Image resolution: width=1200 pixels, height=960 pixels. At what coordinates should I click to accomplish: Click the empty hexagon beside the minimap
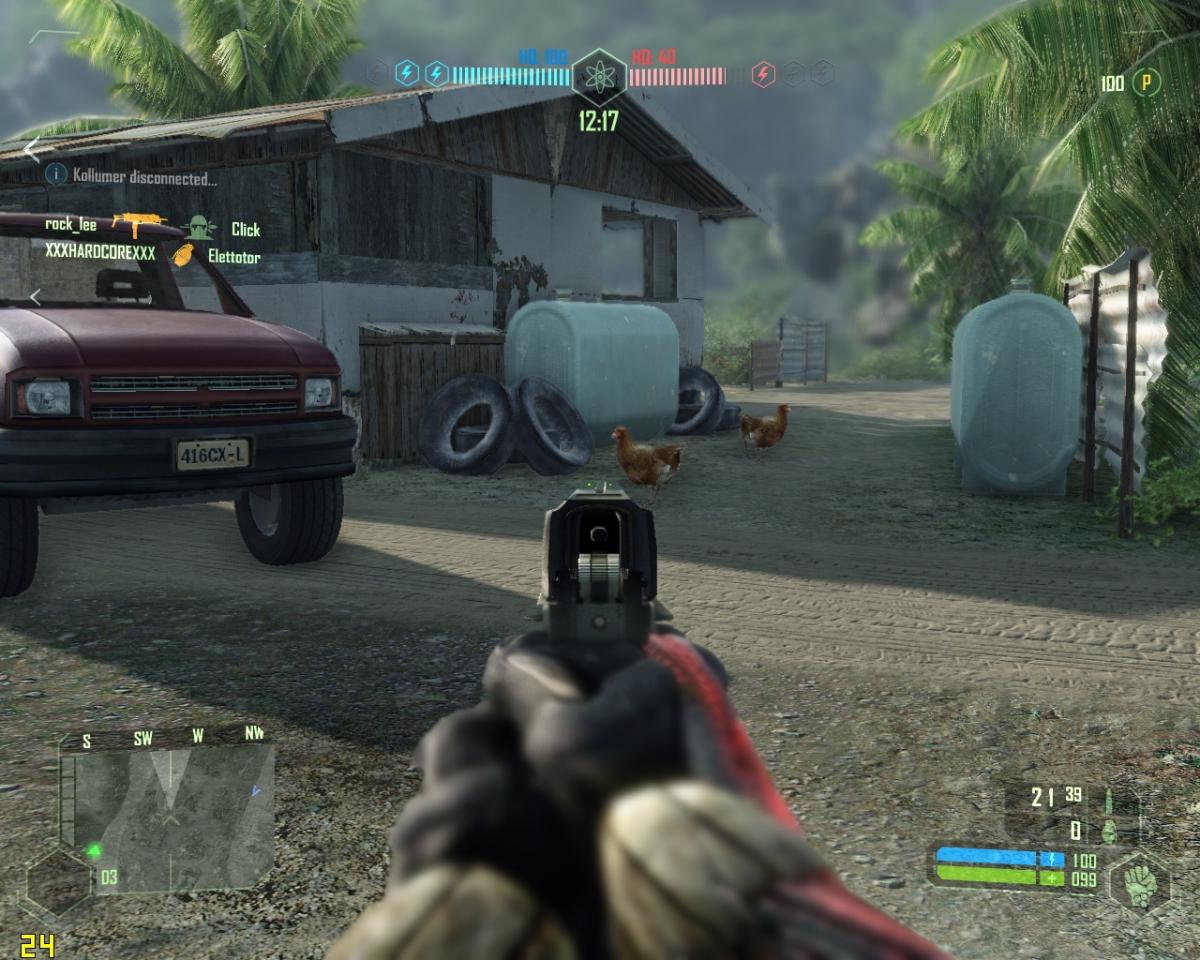[58, 882]
